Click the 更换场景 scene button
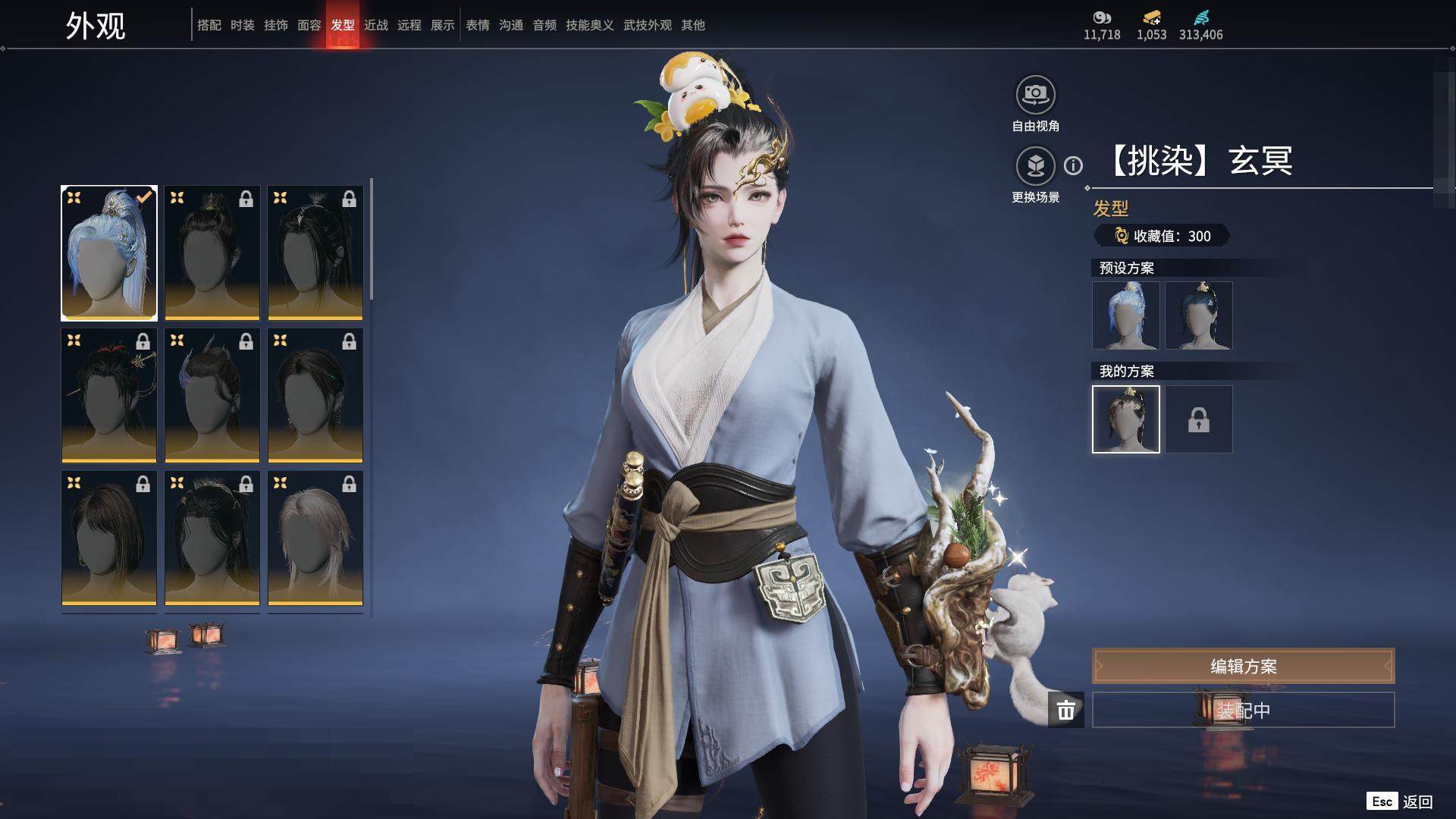Image resolution: width=1456 pixels, height=819 pixels. [x=1035, y=166]
